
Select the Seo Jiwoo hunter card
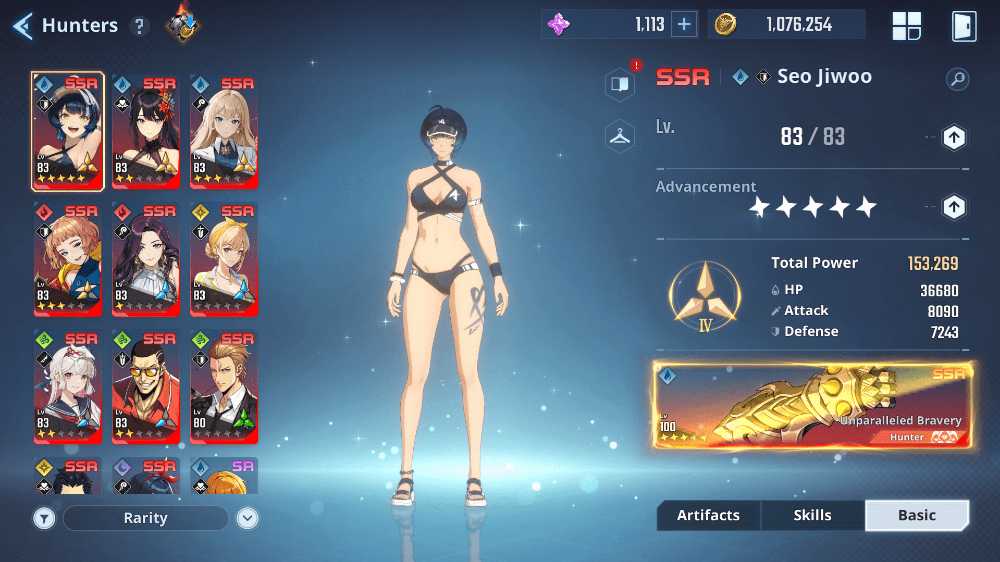(68, 131)
